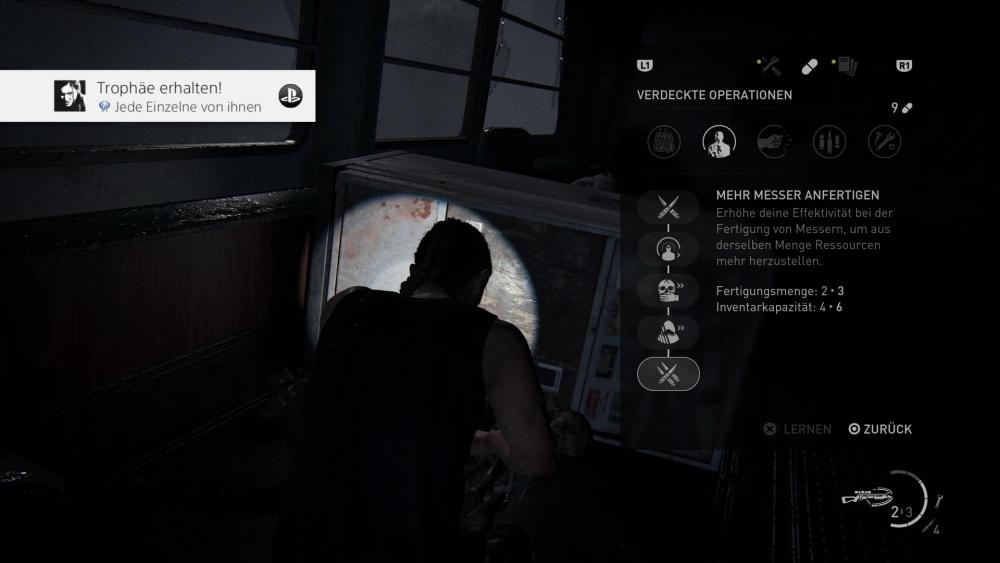The height and width of the screenshot is (563, 1000).
Task: Select the highlighted Mehr Messer Anfertigen skill
Action: (x=668, y=373)
